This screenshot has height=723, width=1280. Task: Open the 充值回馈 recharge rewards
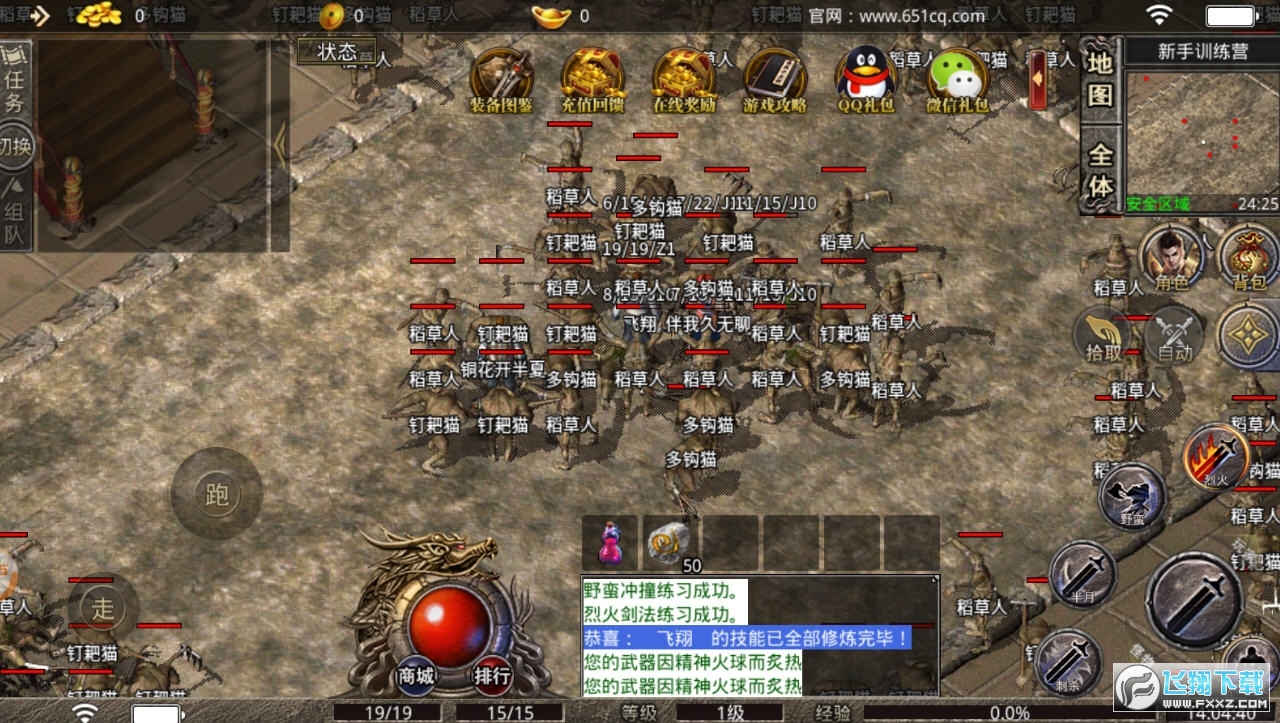(x=593, y=78)
